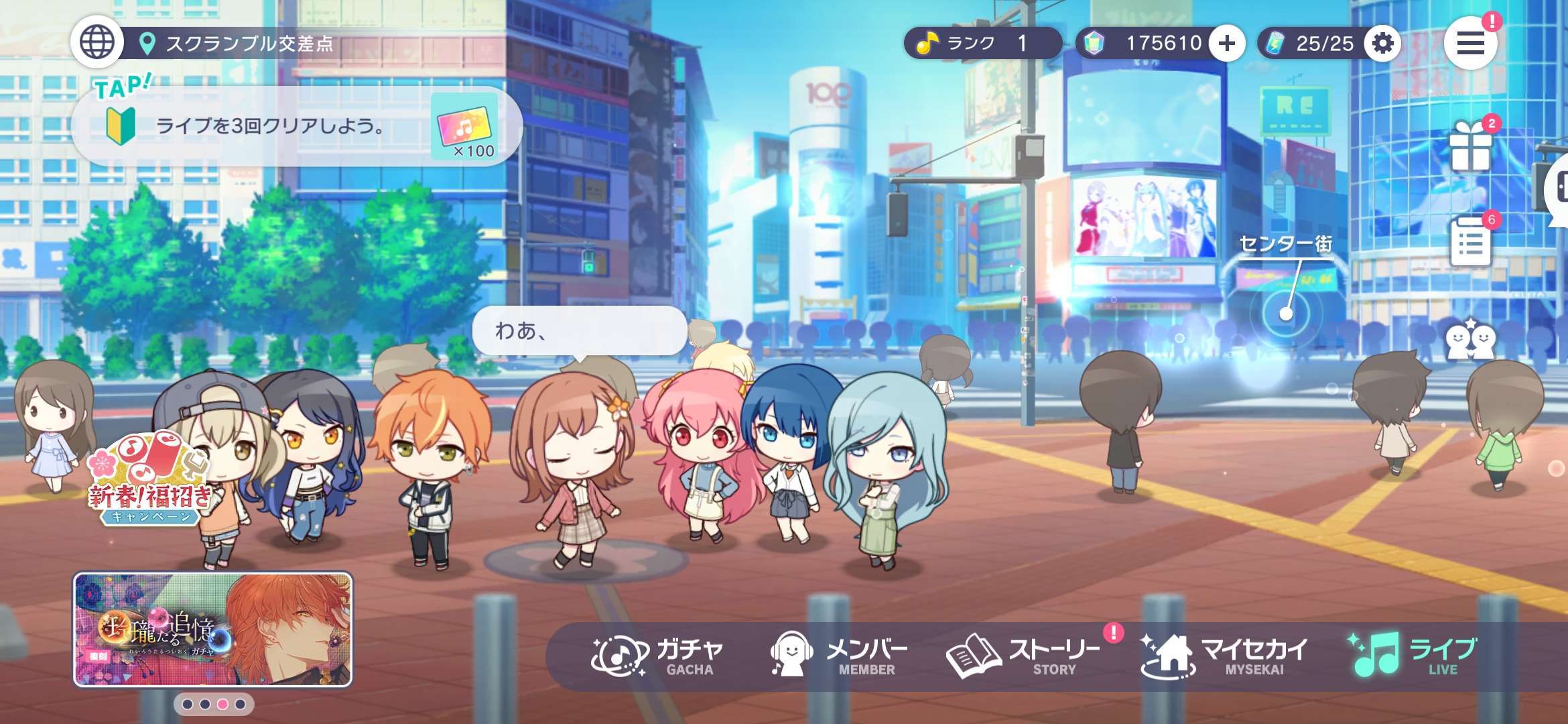1568x724 pixels.
Task: Open the gift box presents
Action: pos(1470,147)
